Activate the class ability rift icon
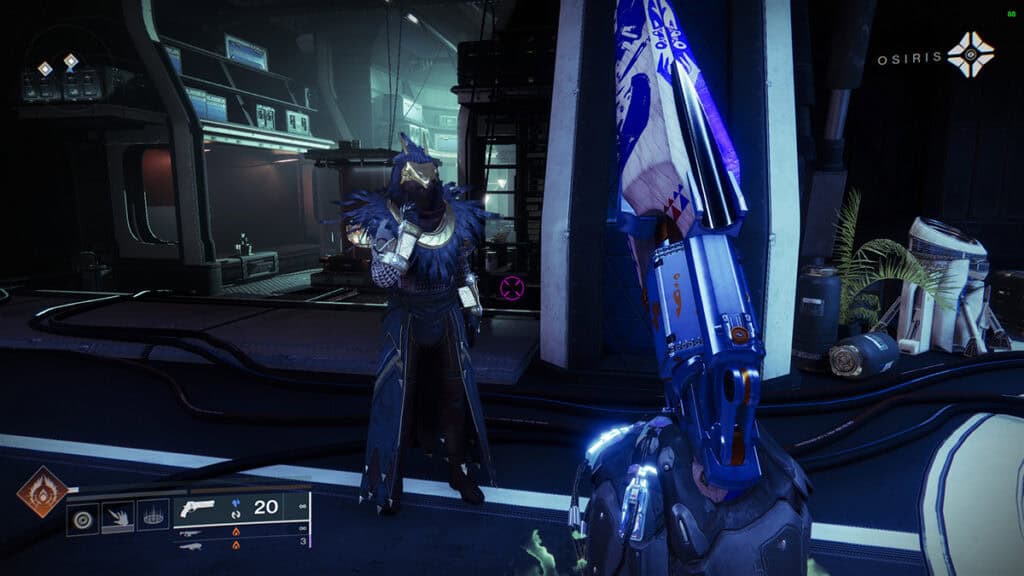Viewport: 1024px width, 576px height. point(152,515)
